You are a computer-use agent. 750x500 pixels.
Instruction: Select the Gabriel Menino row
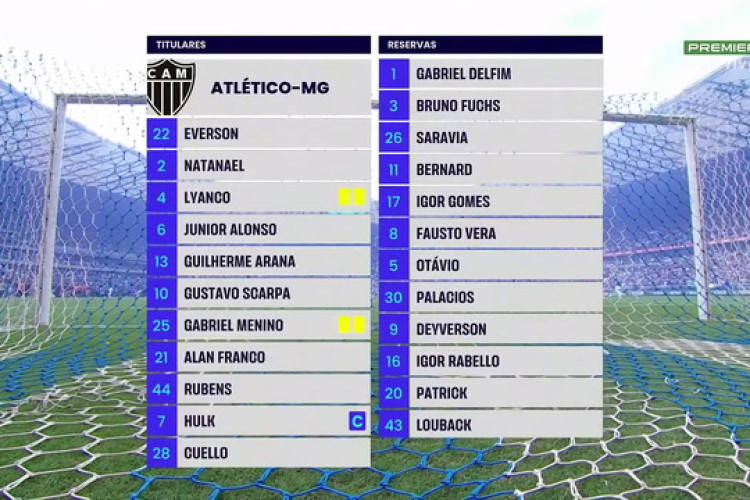[x=258, y=325]
